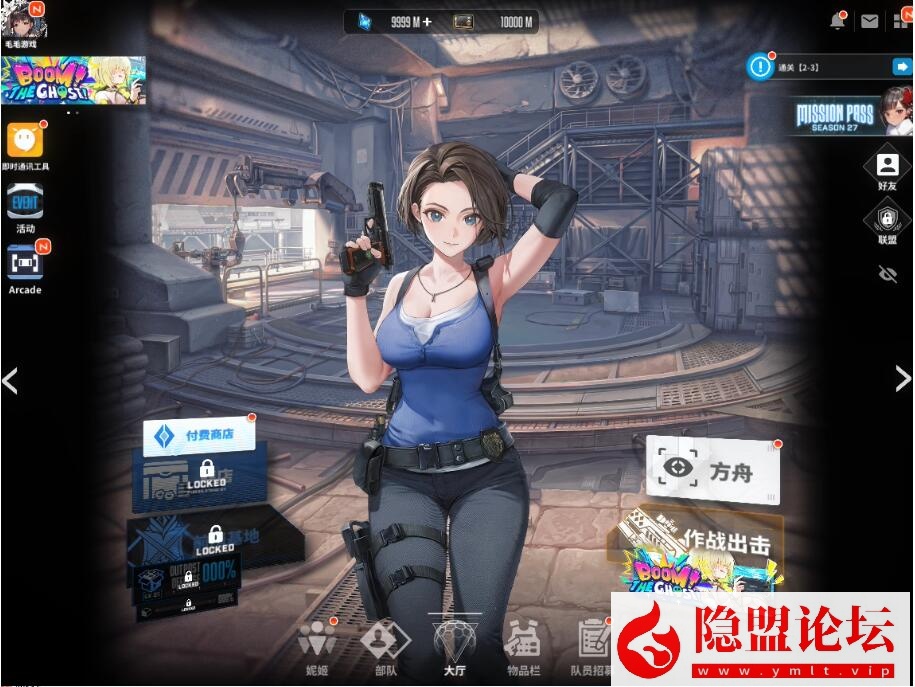
Task: Open the 活动 event menu
Action: click(25, 207)
